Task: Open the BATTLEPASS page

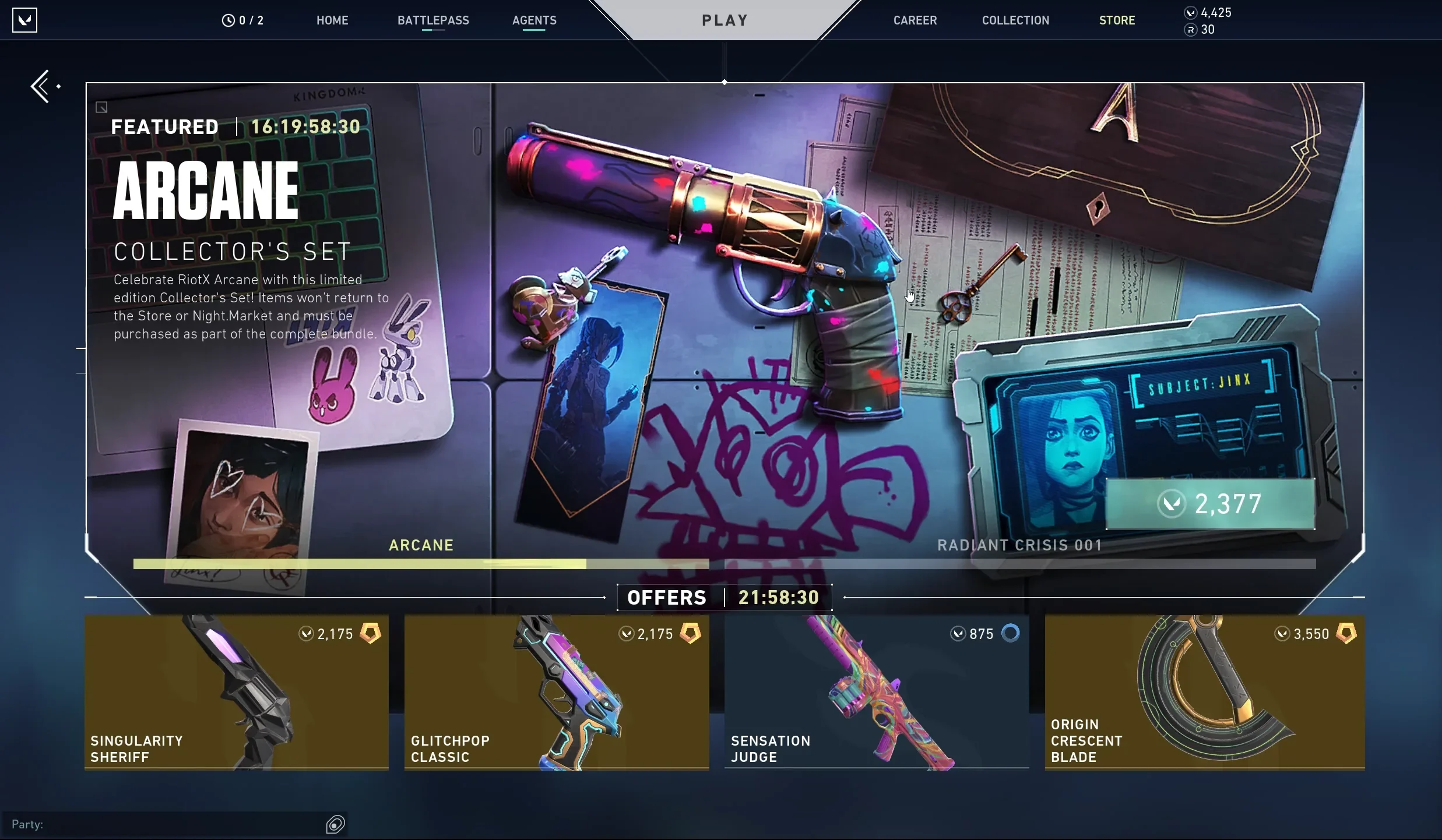Action: [433, 20]
